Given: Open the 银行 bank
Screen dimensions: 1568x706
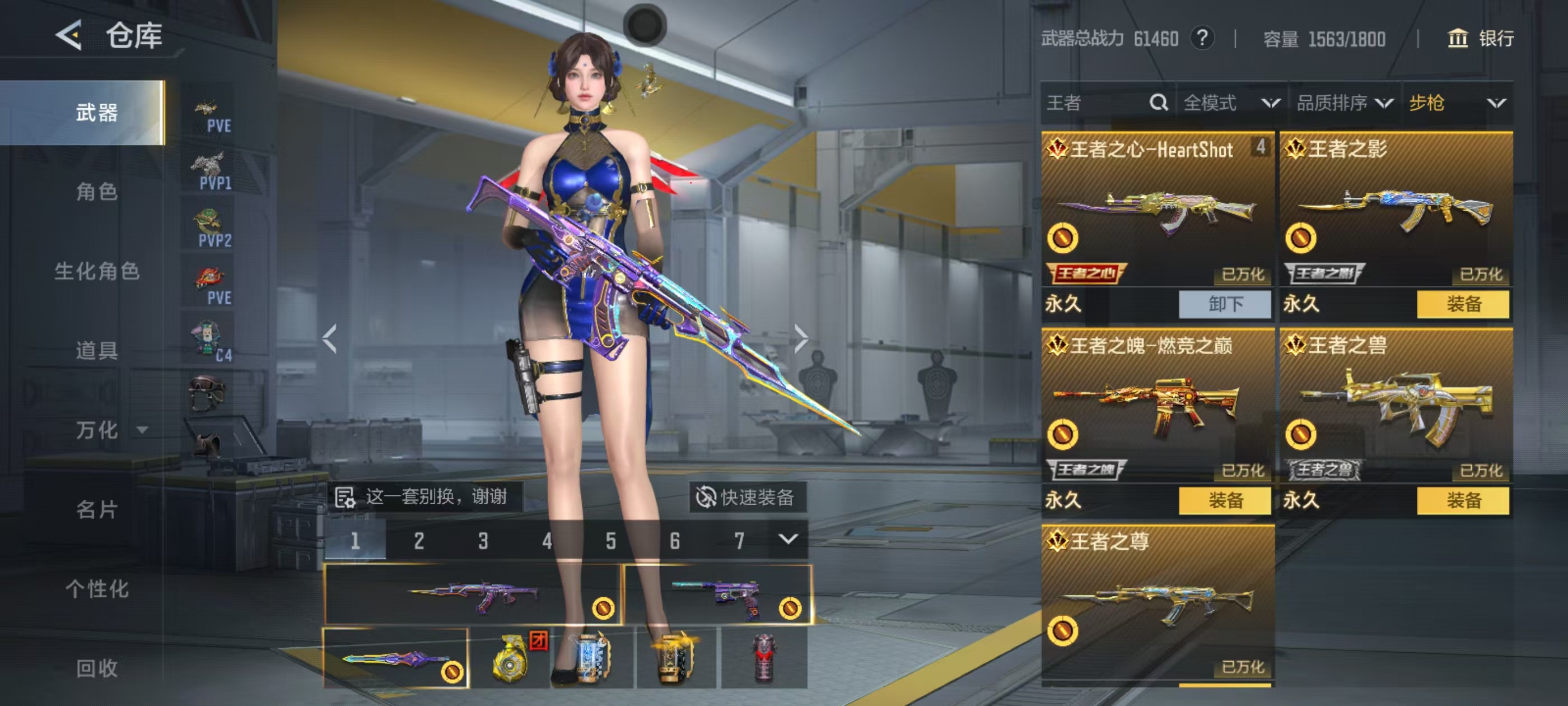Looking at the screenshot, I should [1480, 38].
